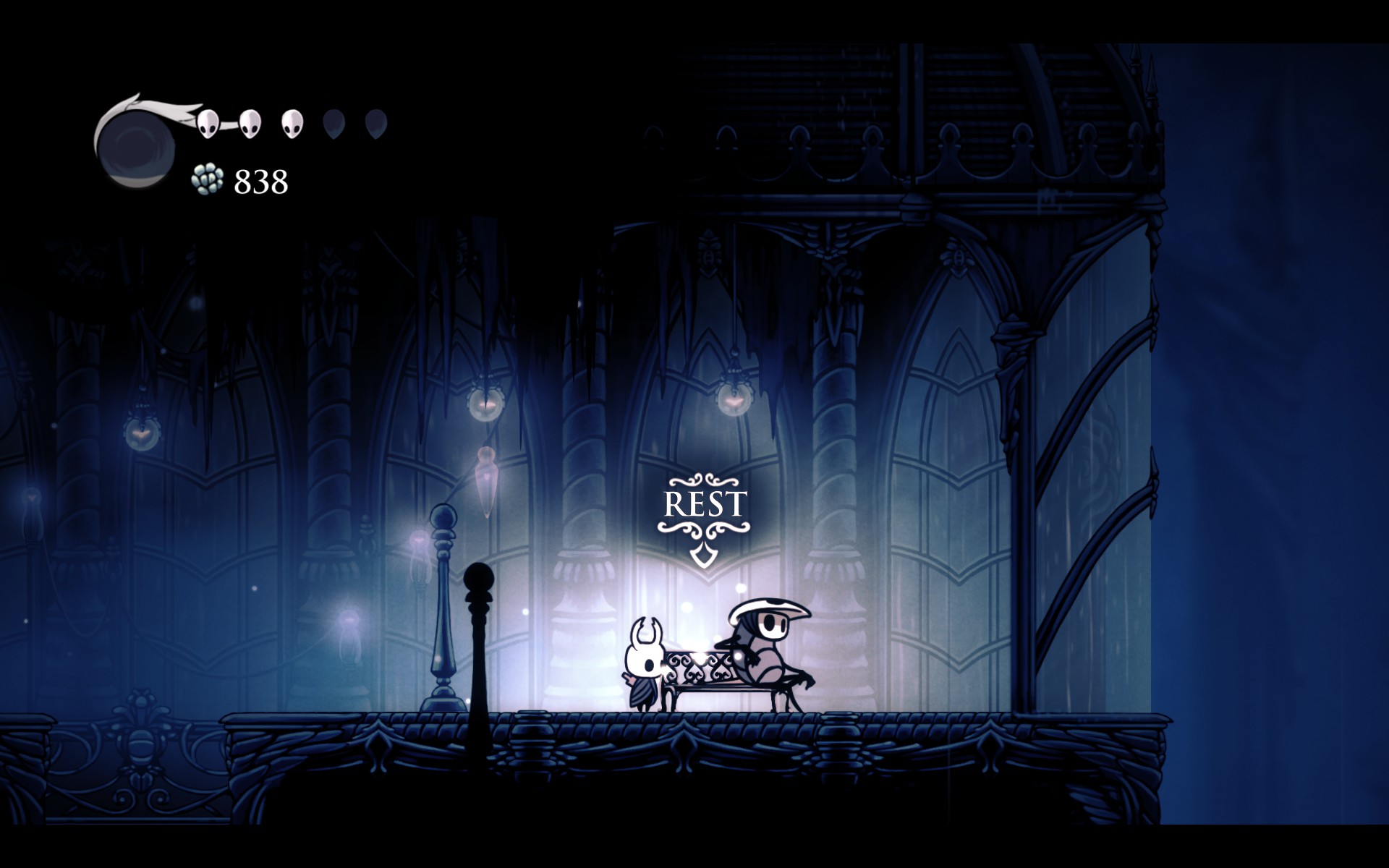
Task: Click the second full health mask
Action: tap(251, 123)
